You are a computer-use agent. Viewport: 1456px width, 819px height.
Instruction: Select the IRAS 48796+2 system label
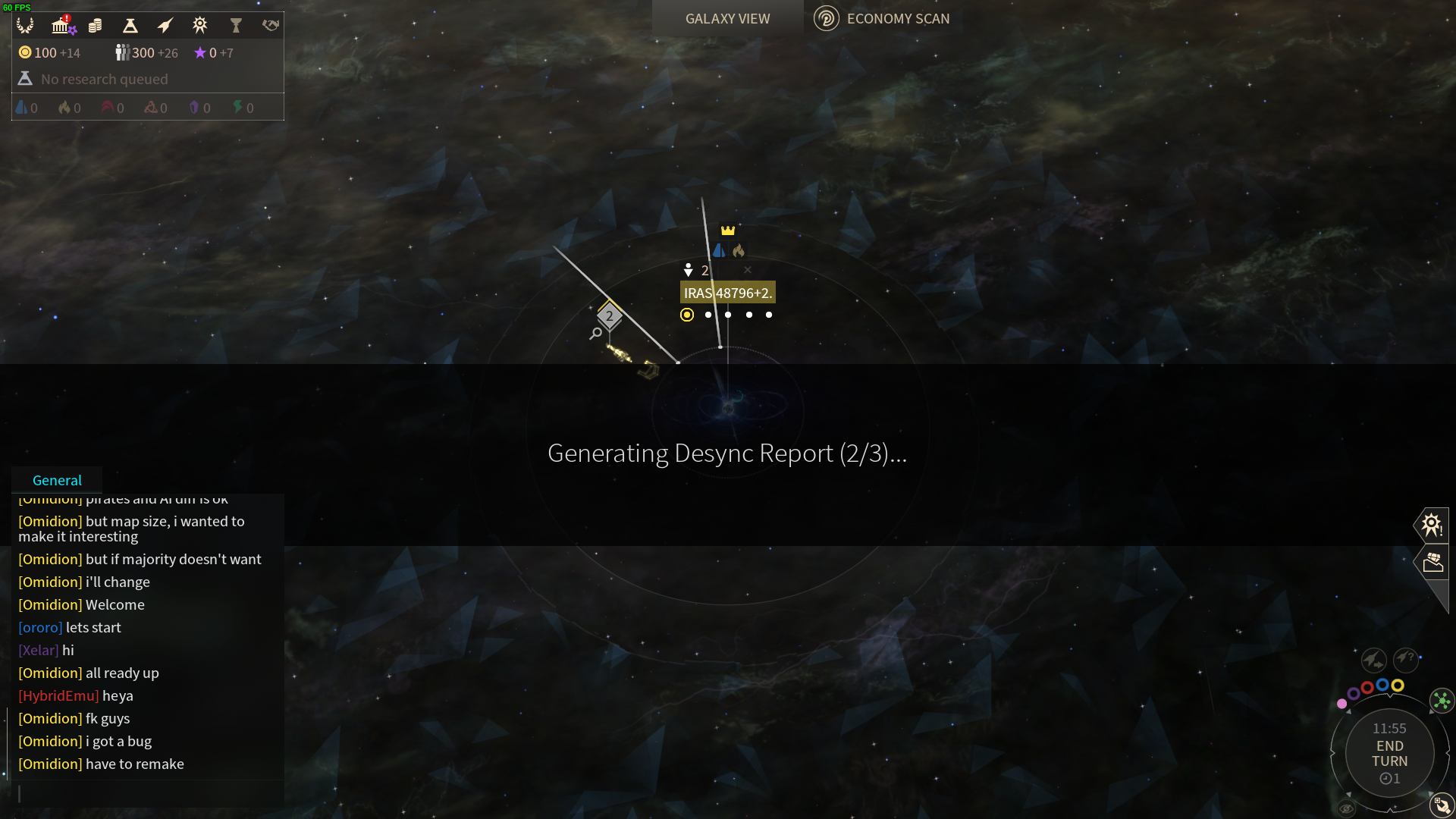727,293
